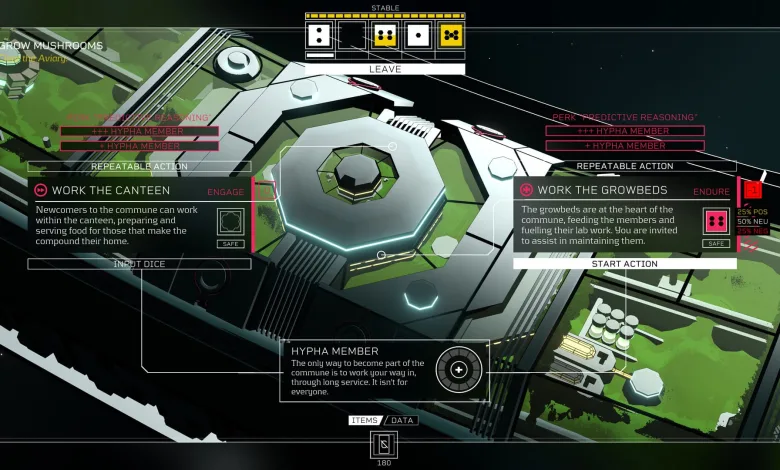Select the die showing two pips
Viewport: 780px width, 470px height.
click(319, 36)
